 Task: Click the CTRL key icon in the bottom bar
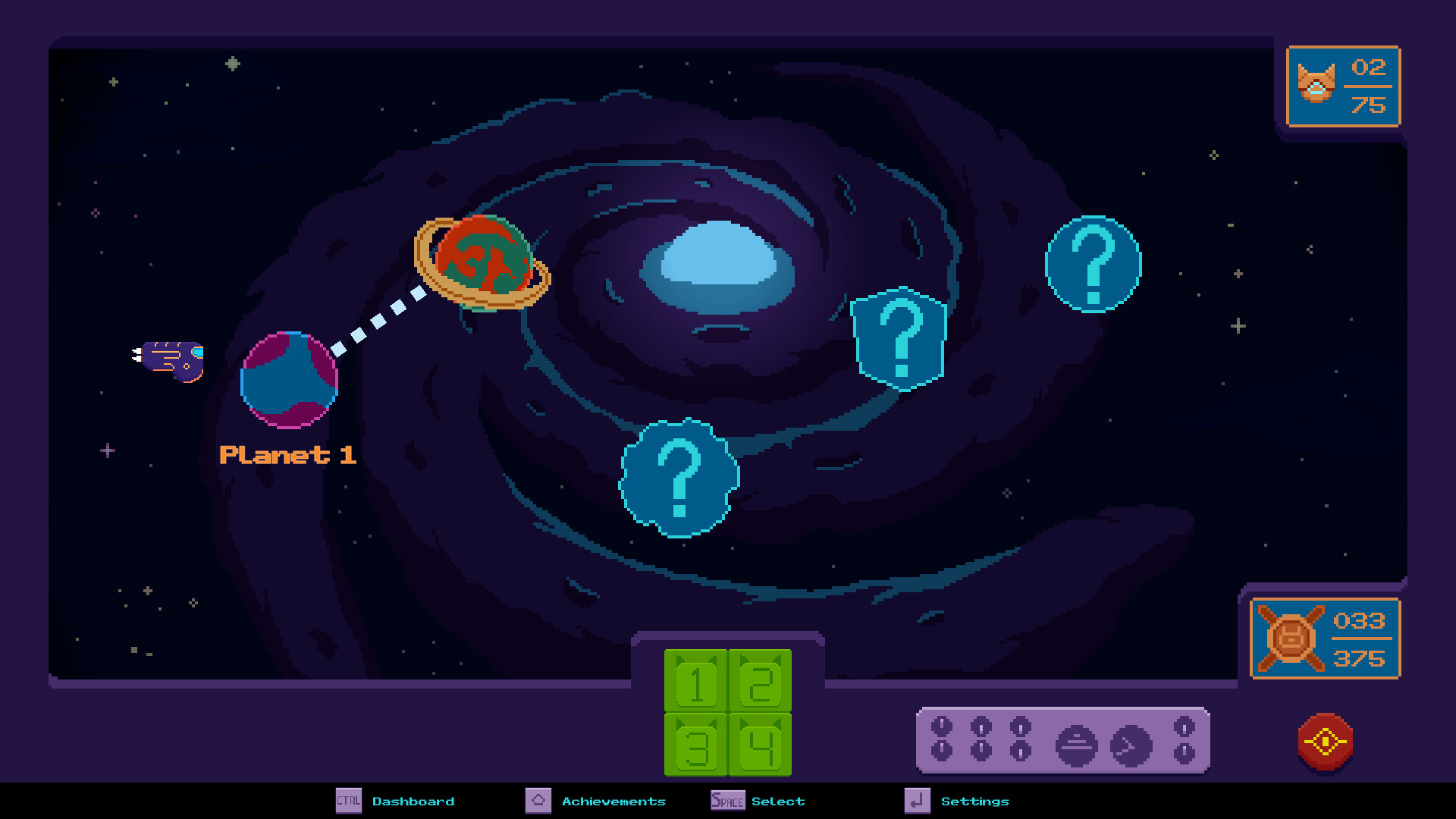(x=349, y=801)
